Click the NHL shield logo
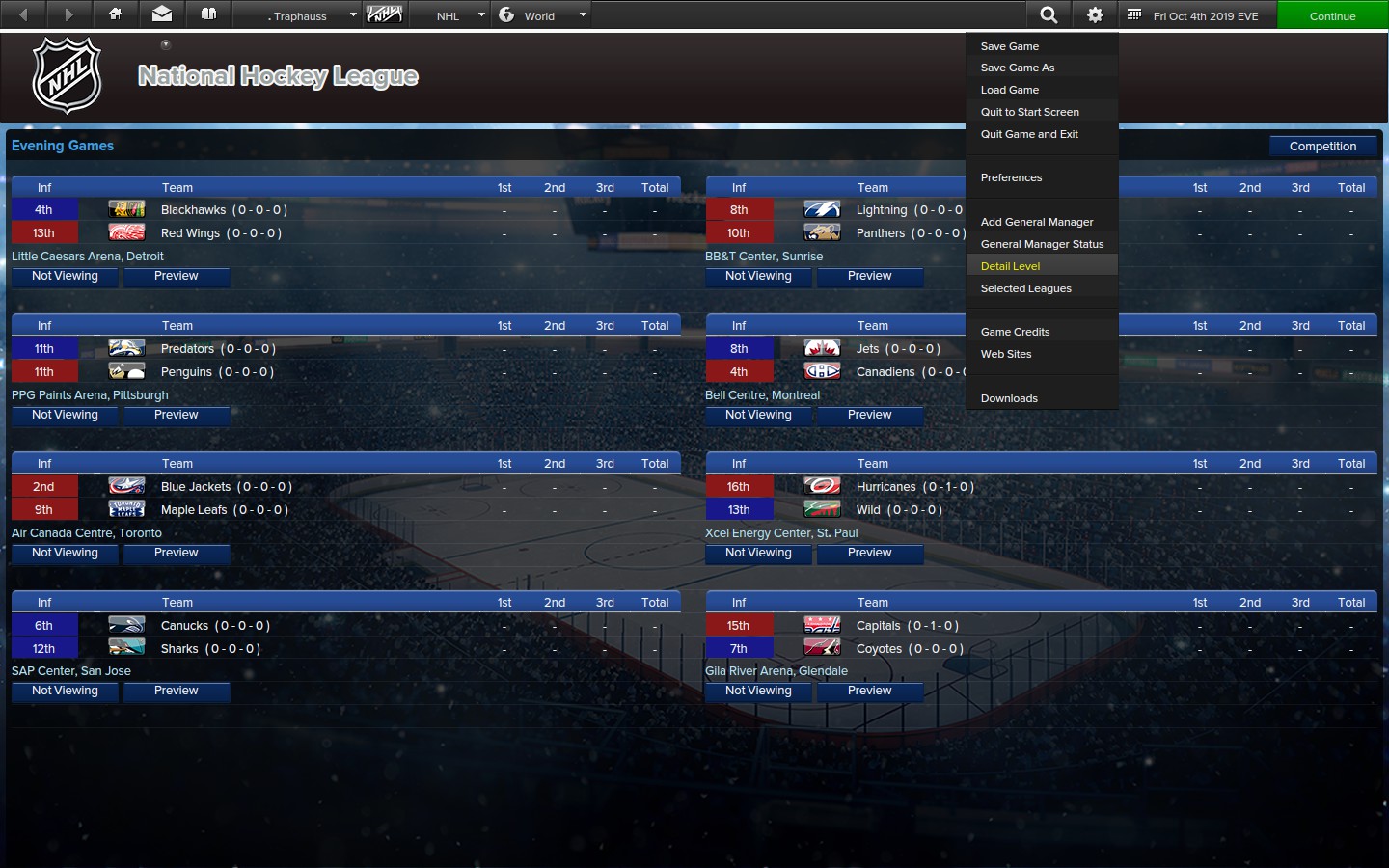The height and width of the screenshot is (868, 1389). pos(64,75)
